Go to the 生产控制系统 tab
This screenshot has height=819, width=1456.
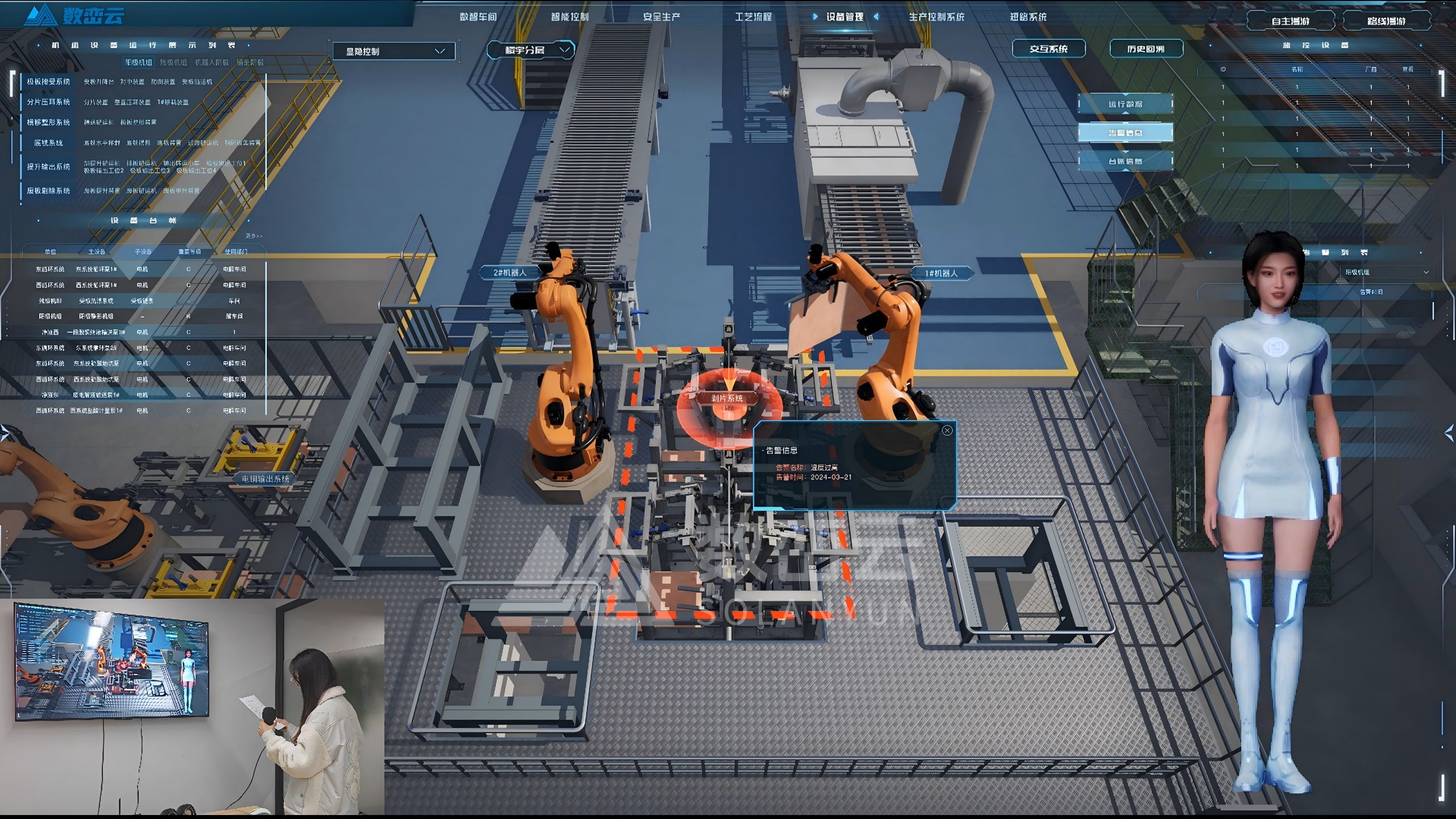[936, 17]
